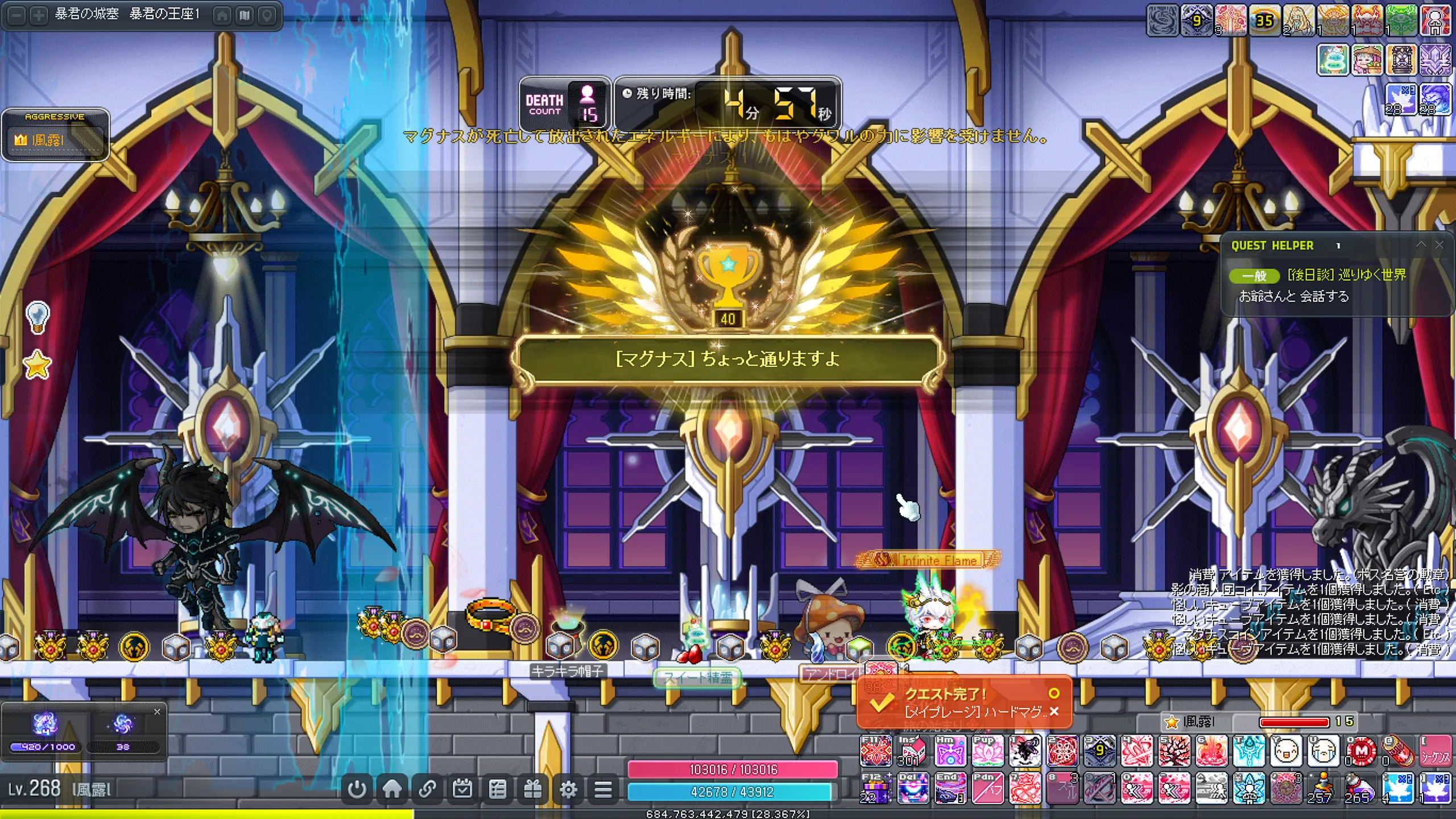
Task: Open the gift box menu icon
Action: pos(533,789)
